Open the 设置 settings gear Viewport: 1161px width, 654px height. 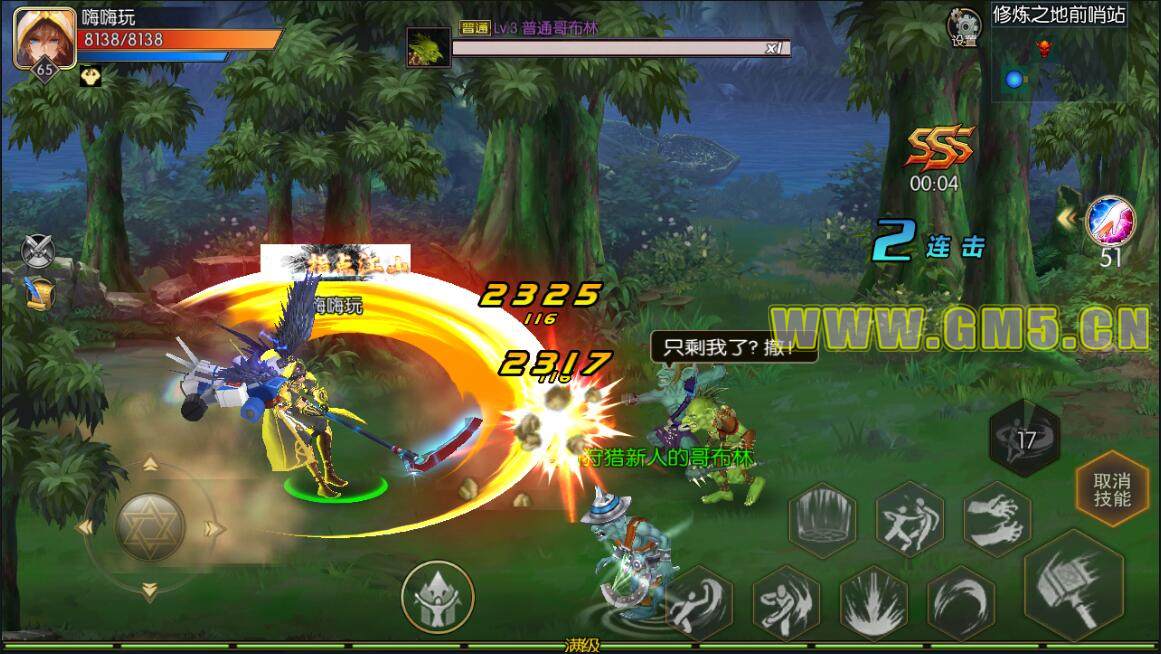(x=964, y=26)
